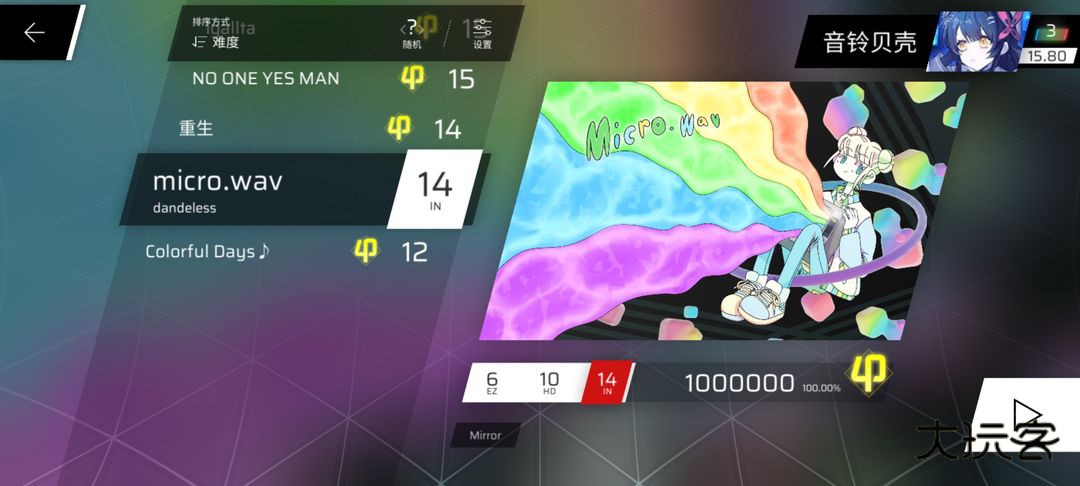Screen dimensions: 1080x486
Task: Choose the song 重生 from the list
Action: pyautogui.click(x=197, y=128)
